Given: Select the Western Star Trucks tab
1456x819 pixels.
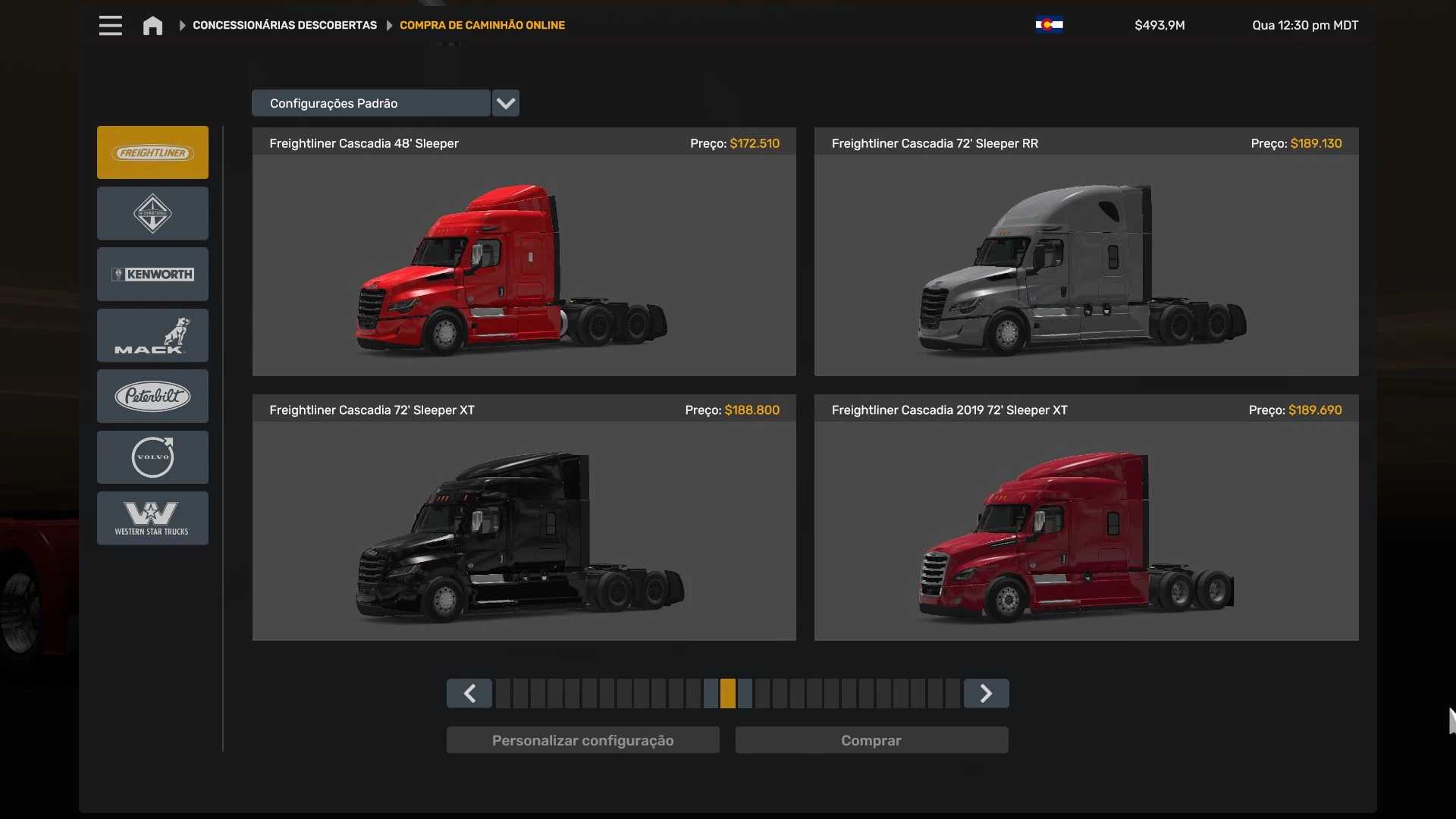Looking at the screenshot, I should (152, 518).
